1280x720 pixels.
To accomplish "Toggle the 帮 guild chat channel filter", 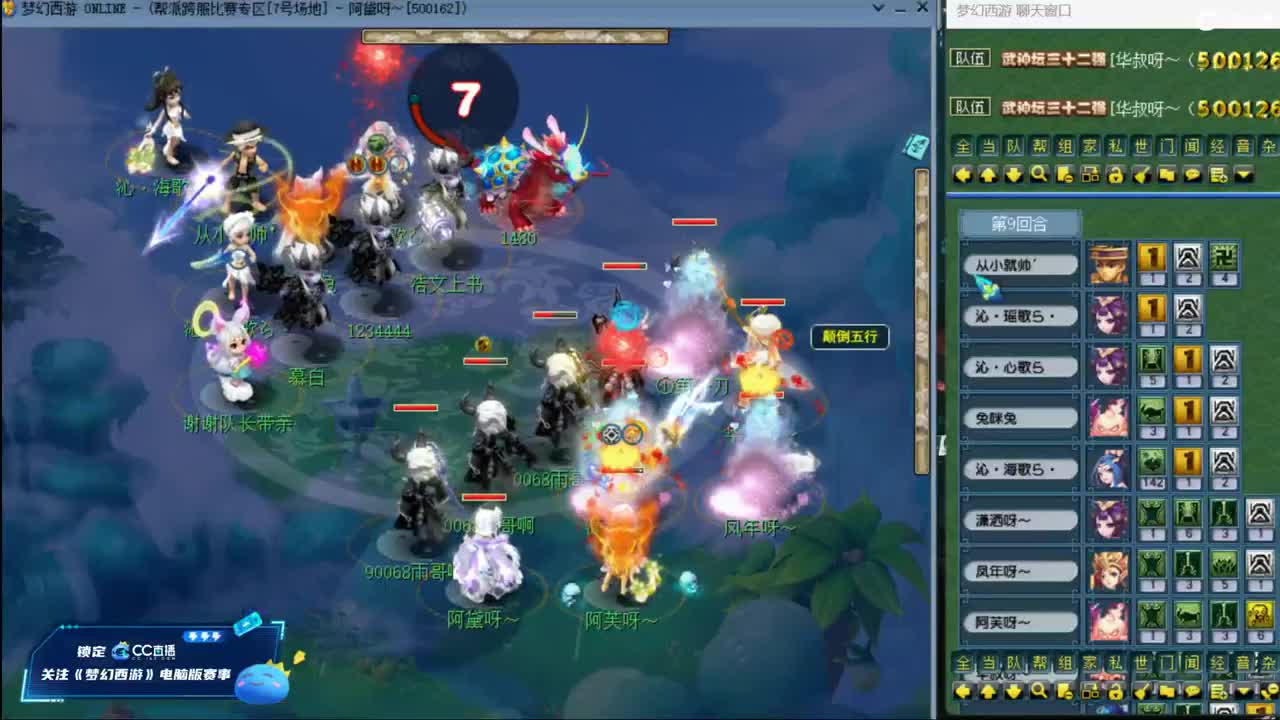I will (1039, 147).
